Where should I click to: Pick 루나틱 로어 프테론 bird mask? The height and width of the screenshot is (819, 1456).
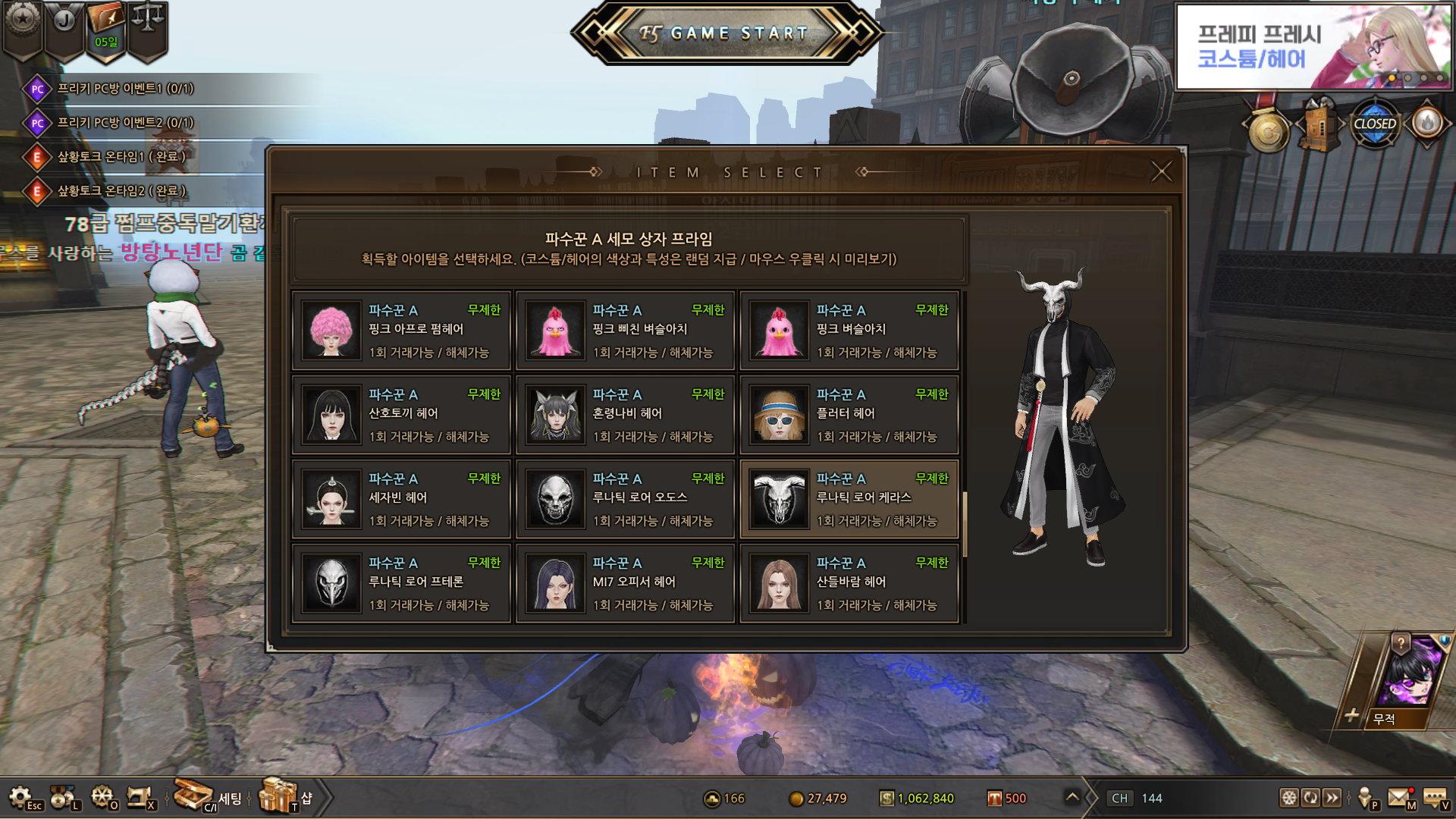click(402, 583)
